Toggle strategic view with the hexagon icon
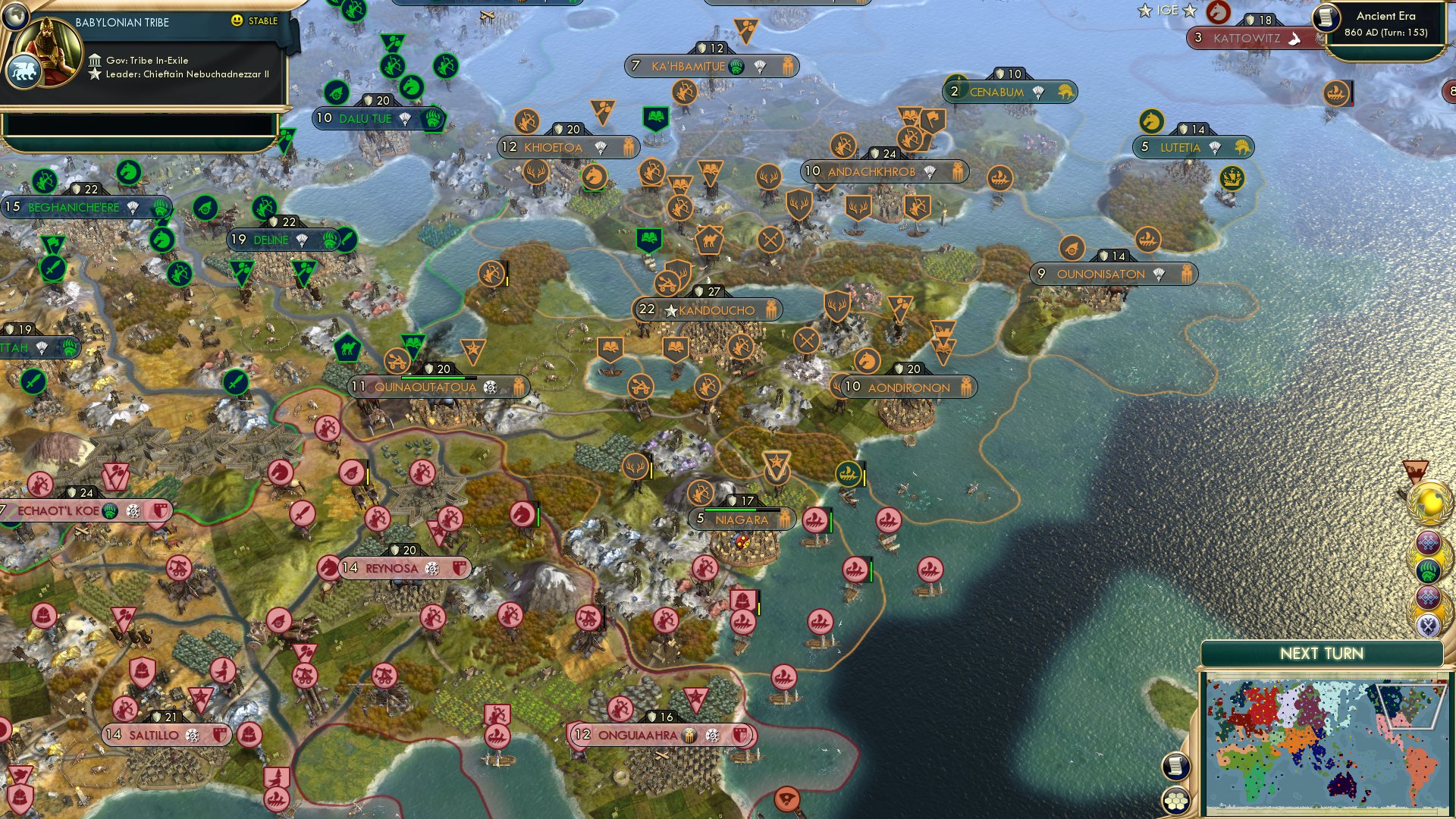The height and width of the screenshot is (819, 1456). pos(1175,802)
